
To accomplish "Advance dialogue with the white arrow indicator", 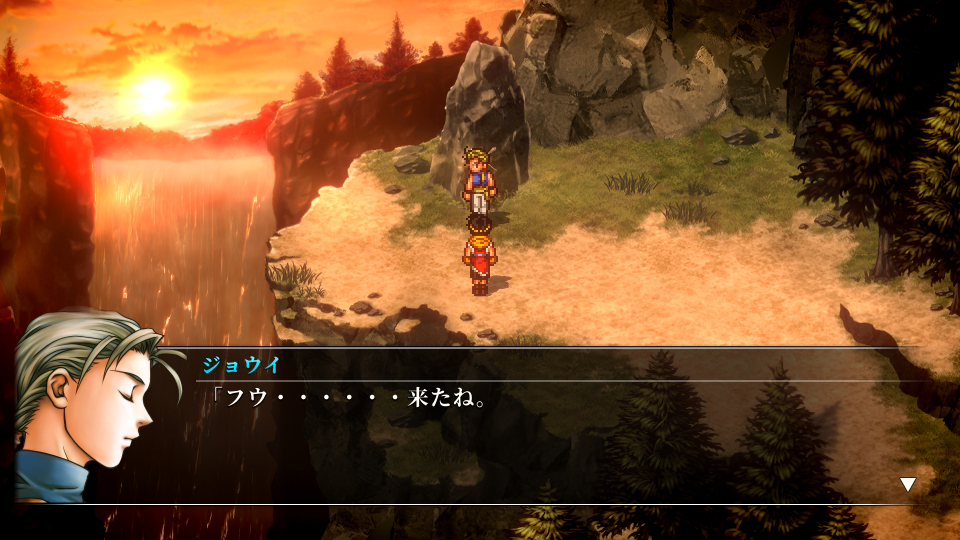I will (x=907, y=485).
